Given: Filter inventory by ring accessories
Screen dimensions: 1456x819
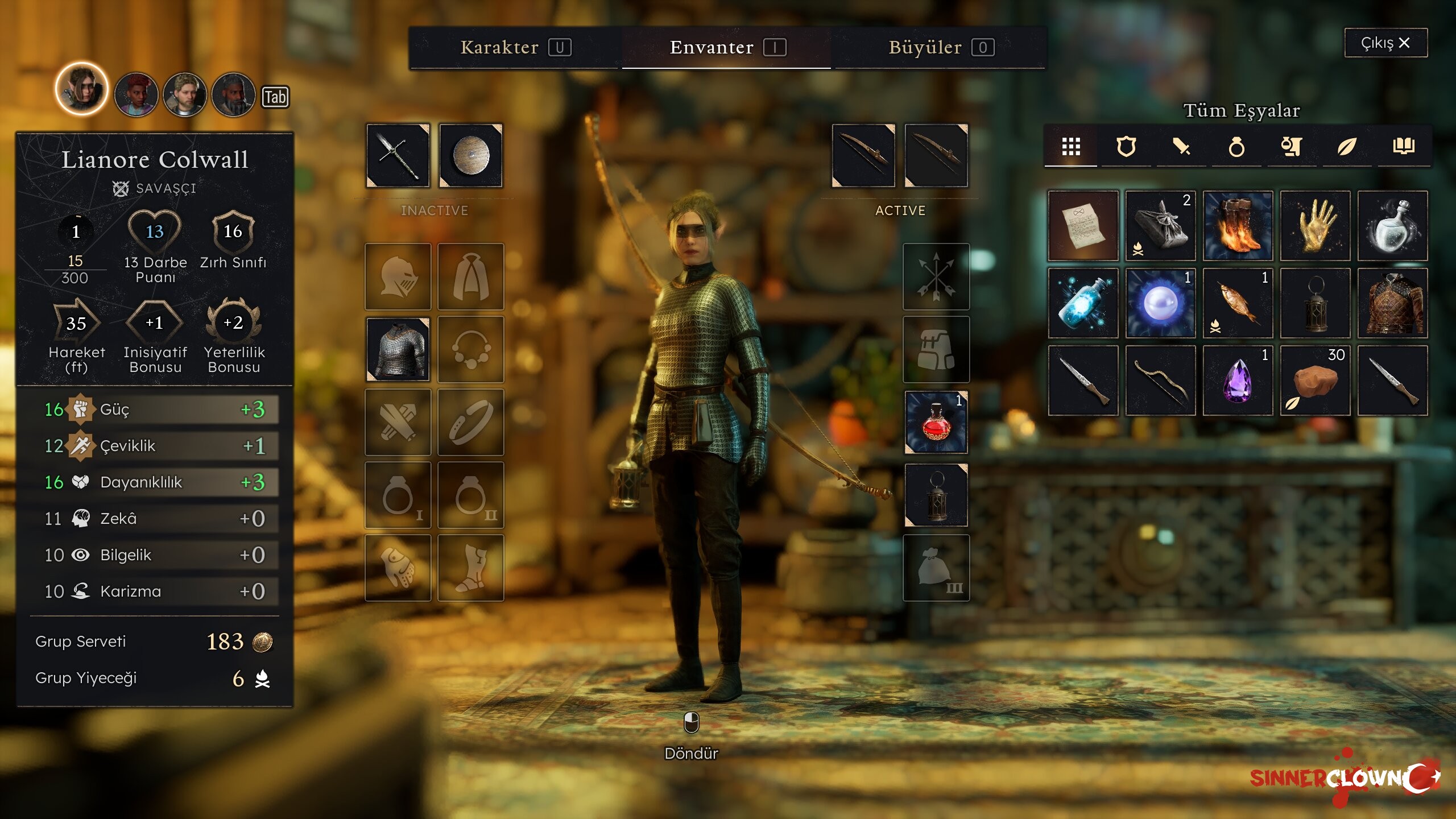Looking at the screenshot, I should 1236,147.
